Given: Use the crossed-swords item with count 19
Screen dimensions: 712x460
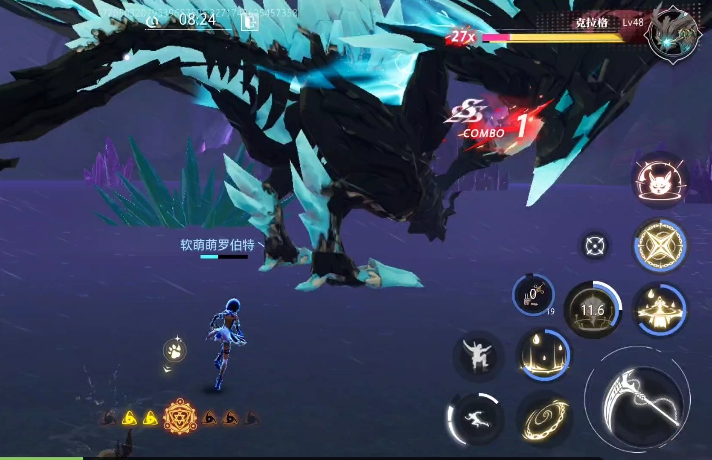Looking at the screenshot, I should pos(533,295).
